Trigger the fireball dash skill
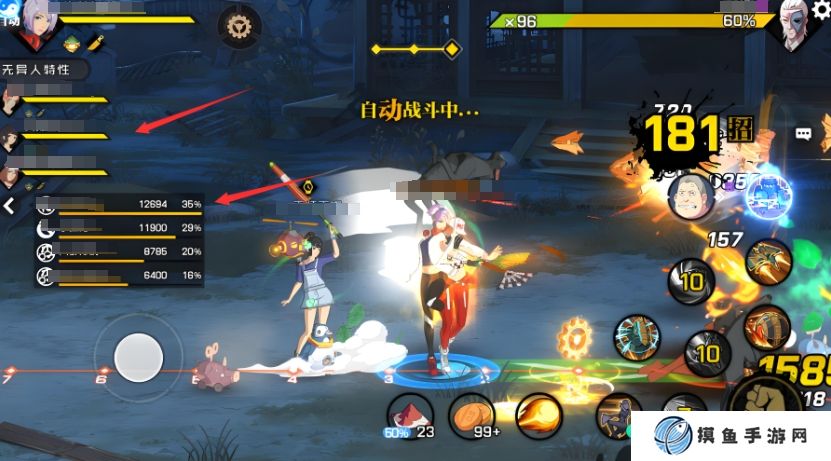831x461 pixels. [x=537, y=415]
